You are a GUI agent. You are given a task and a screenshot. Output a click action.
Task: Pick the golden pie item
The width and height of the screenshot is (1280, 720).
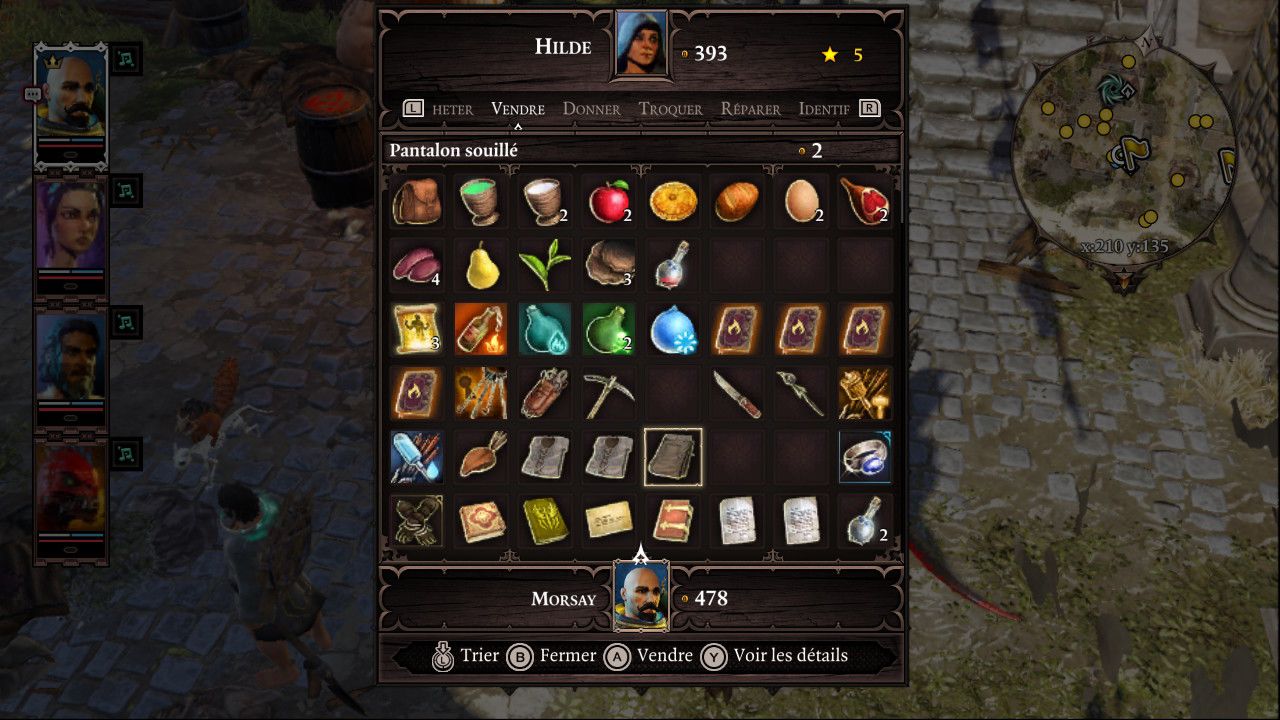click(673, 202)
